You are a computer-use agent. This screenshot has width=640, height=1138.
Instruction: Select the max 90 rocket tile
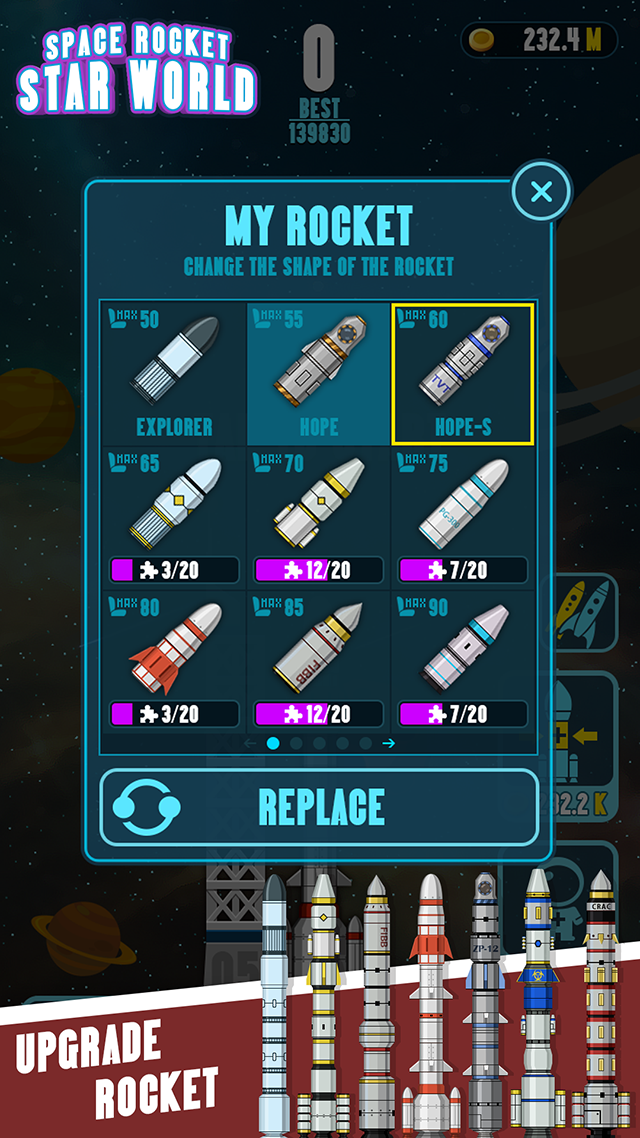(463, 662)
